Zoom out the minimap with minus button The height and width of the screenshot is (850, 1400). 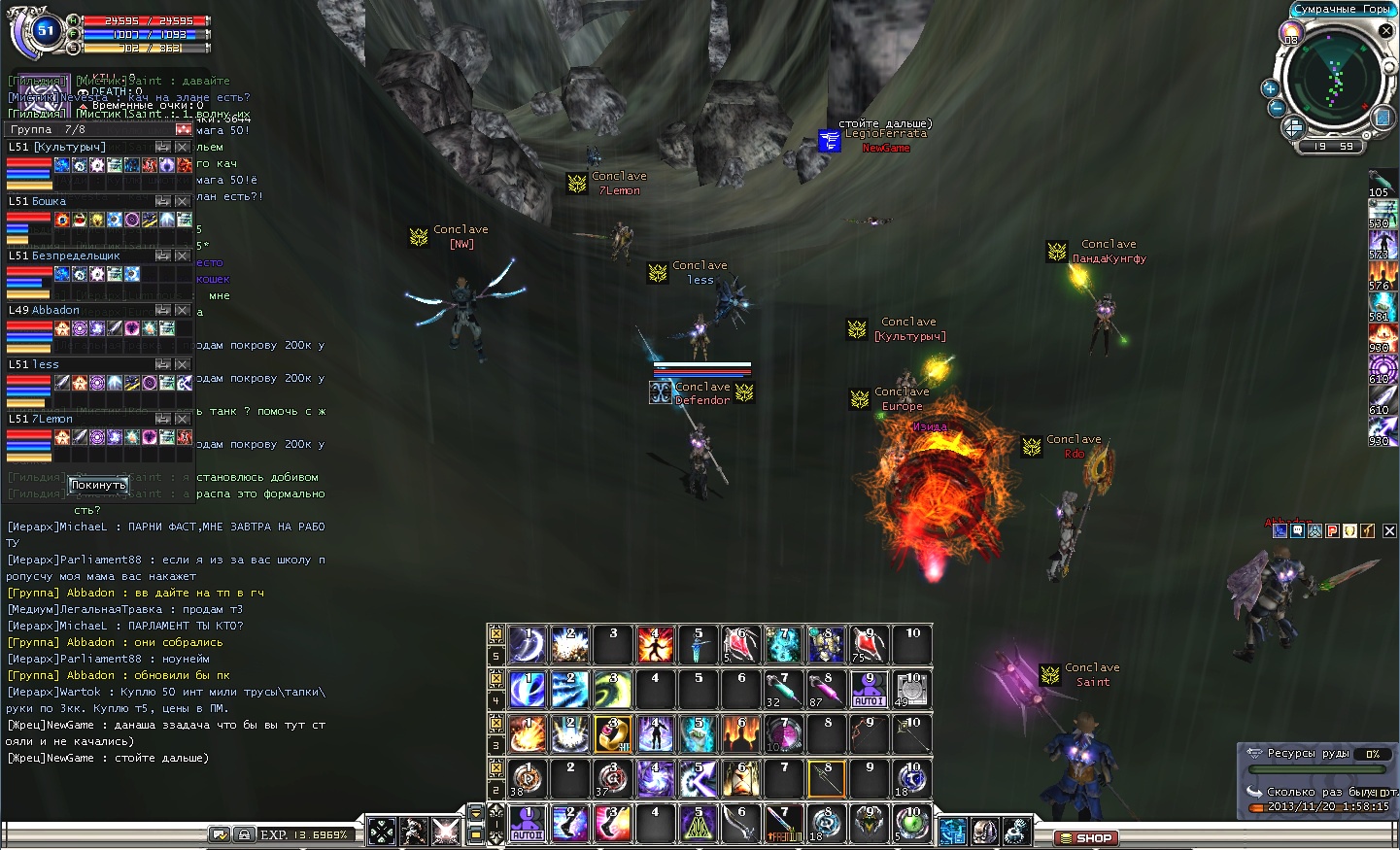(x=1277, y=108)
